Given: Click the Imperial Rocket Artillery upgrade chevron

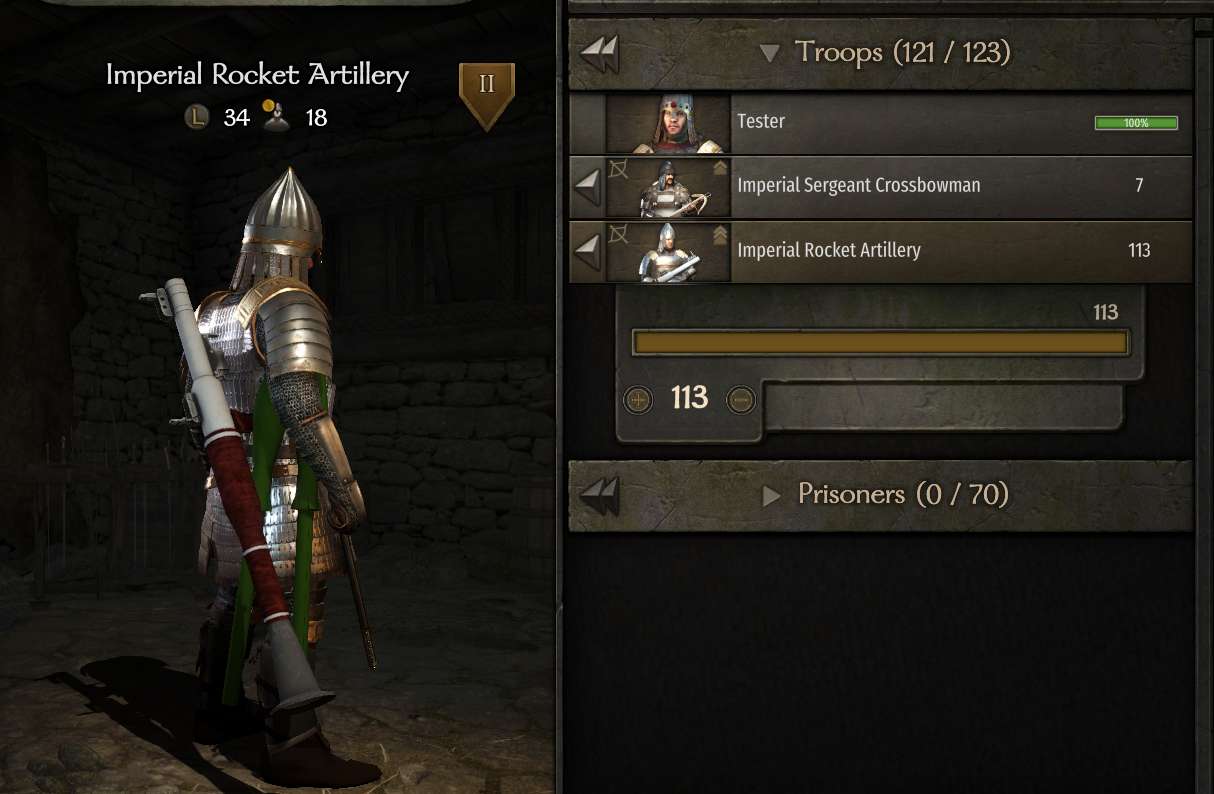Looking at the screenshot, I should 720,236.
